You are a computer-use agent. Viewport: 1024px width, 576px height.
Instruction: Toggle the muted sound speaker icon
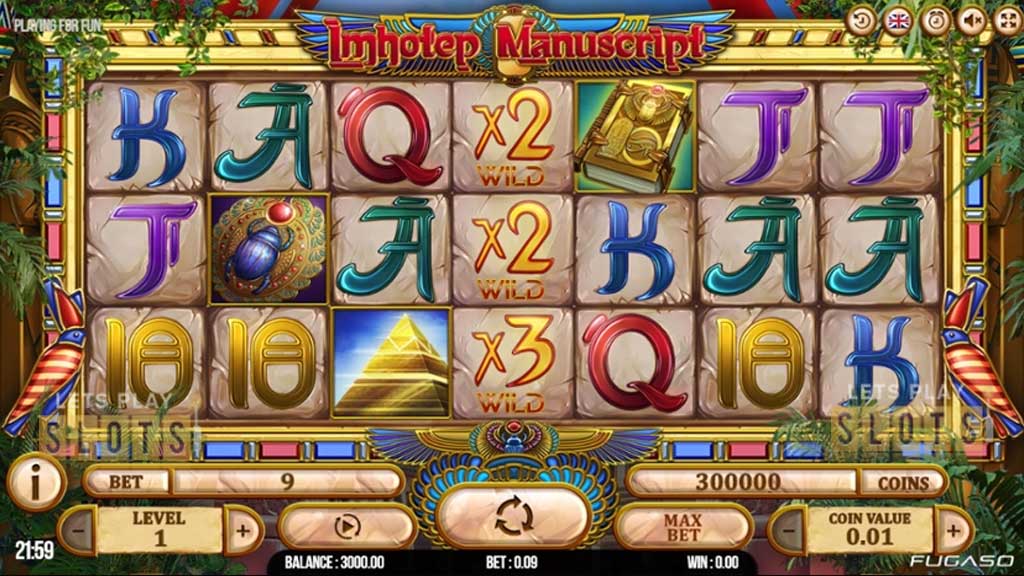970,20
